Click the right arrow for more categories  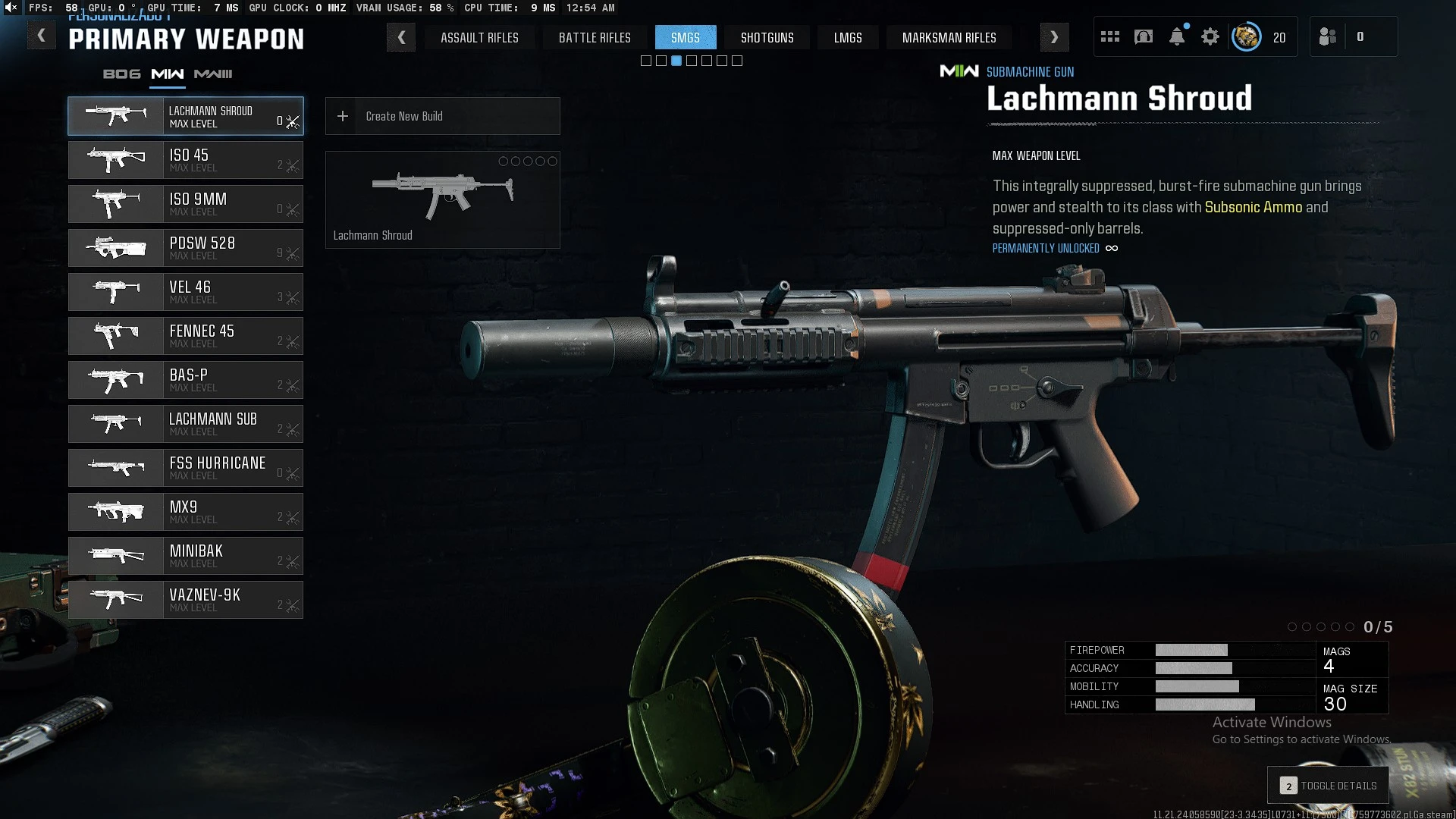[1054, 37]
